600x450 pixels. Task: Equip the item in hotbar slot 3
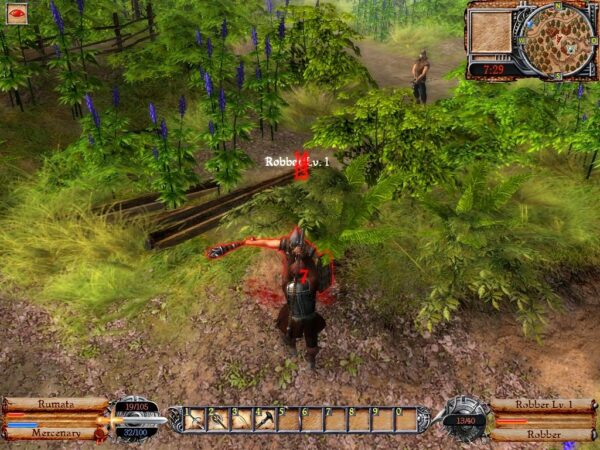pos(241,419)
